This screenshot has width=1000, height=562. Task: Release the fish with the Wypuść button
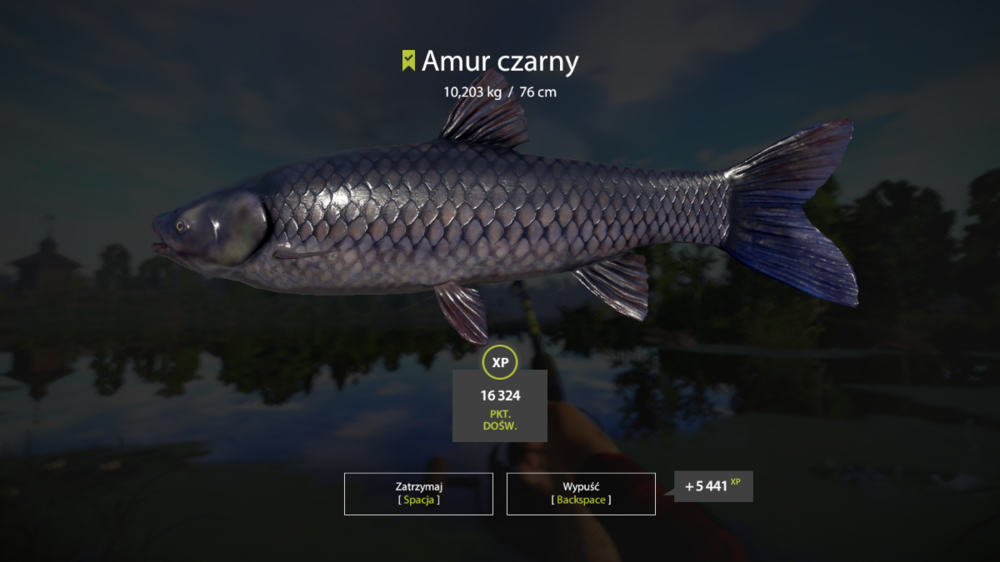click(x=581, y=493)
